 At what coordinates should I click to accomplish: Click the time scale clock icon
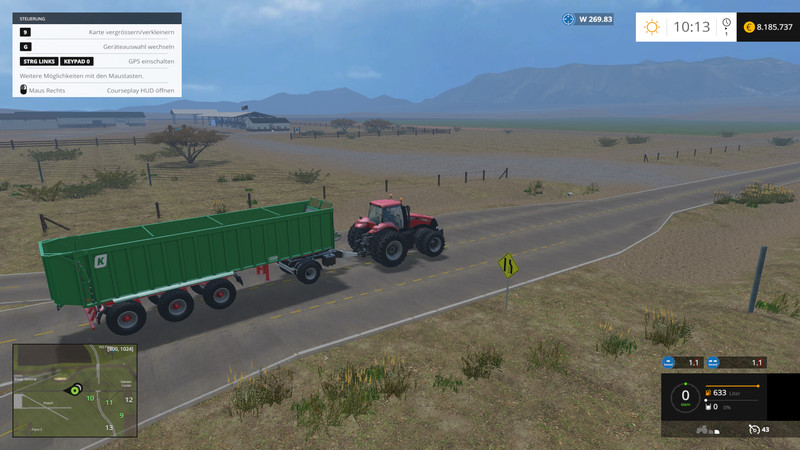(726, 25)
